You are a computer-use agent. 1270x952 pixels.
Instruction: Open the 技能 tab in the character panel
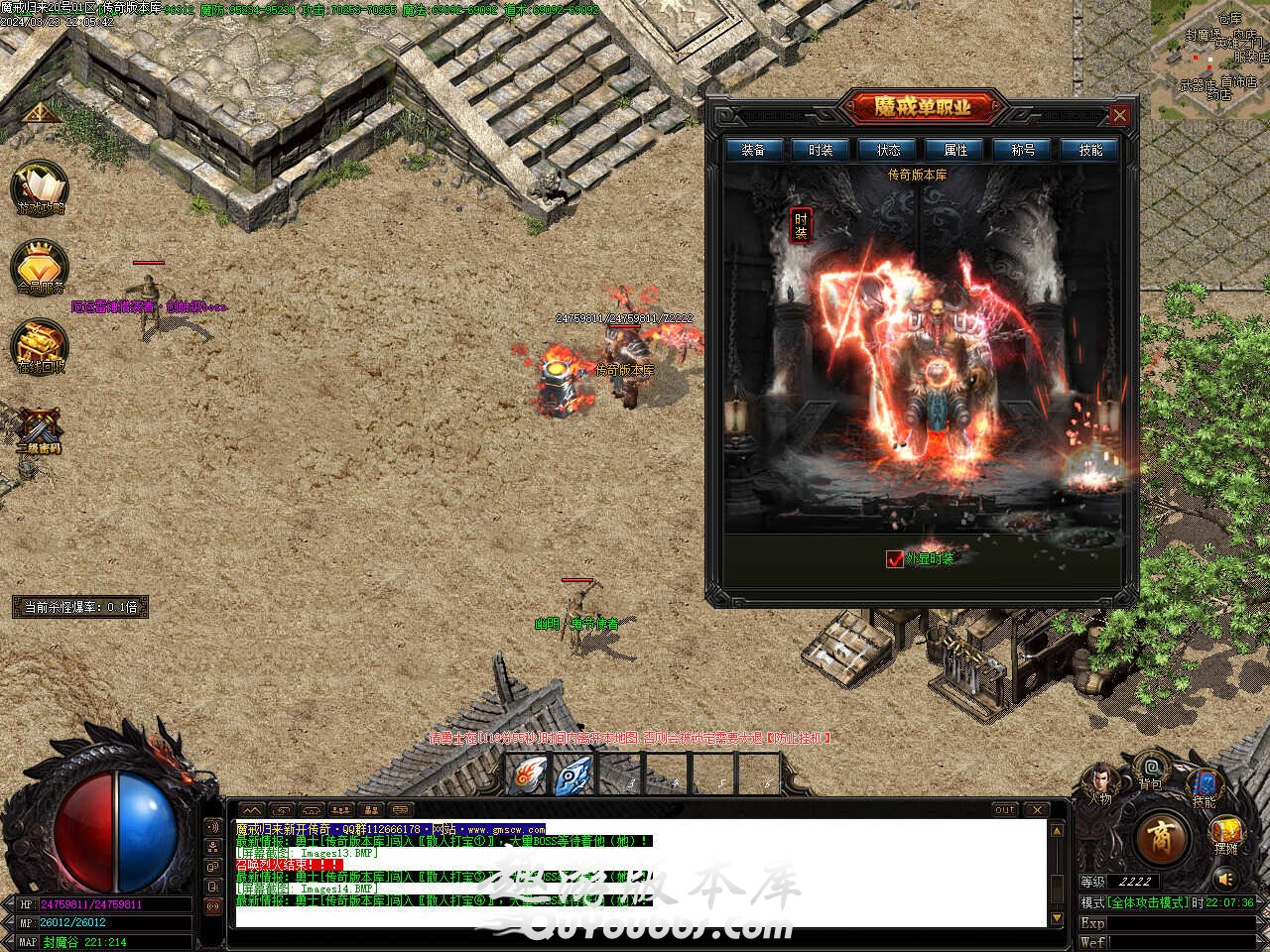click(1089, 150)
